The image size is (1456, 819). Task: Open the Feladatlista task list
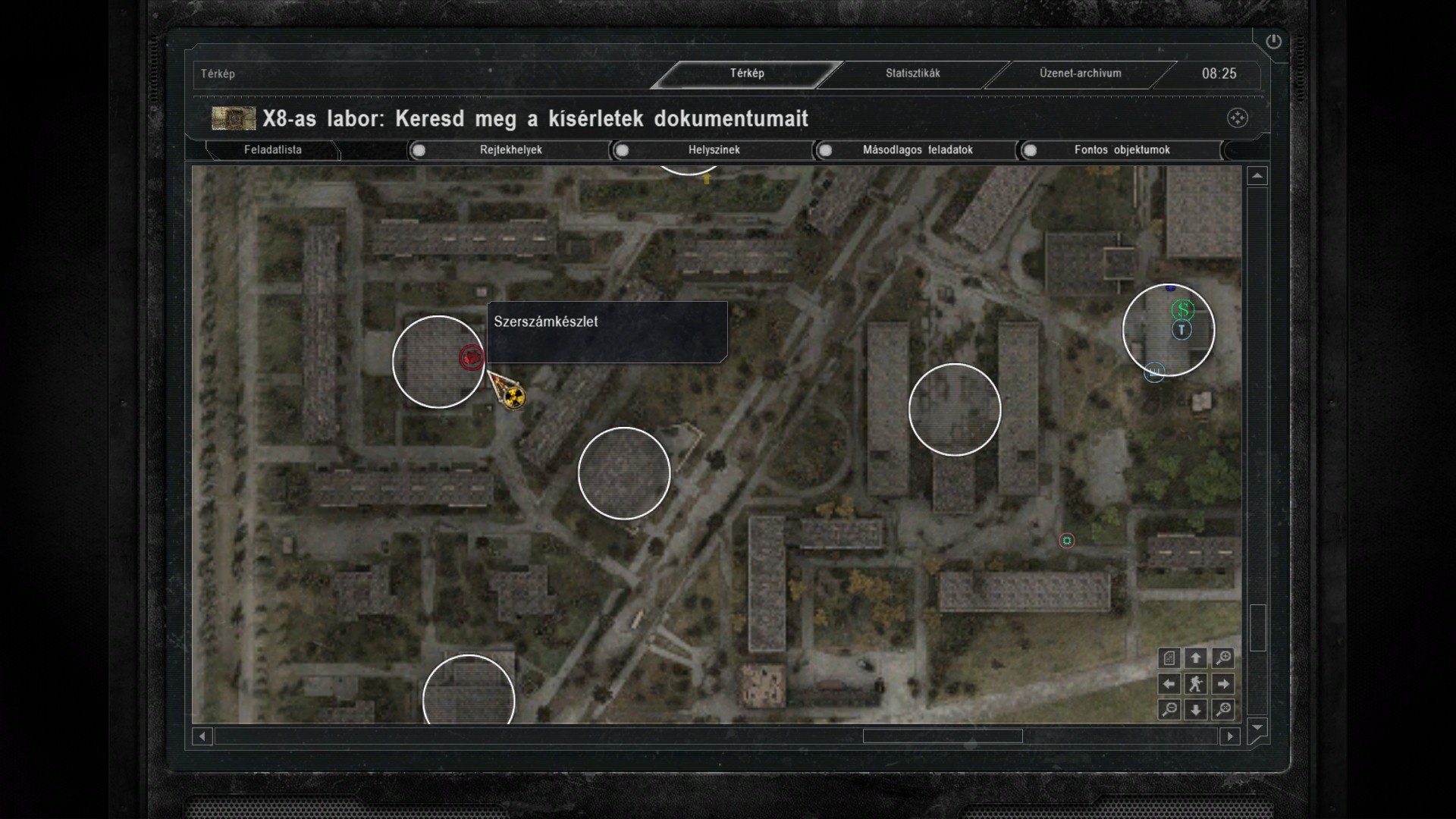pyautogui.click(x=272, y=150)
